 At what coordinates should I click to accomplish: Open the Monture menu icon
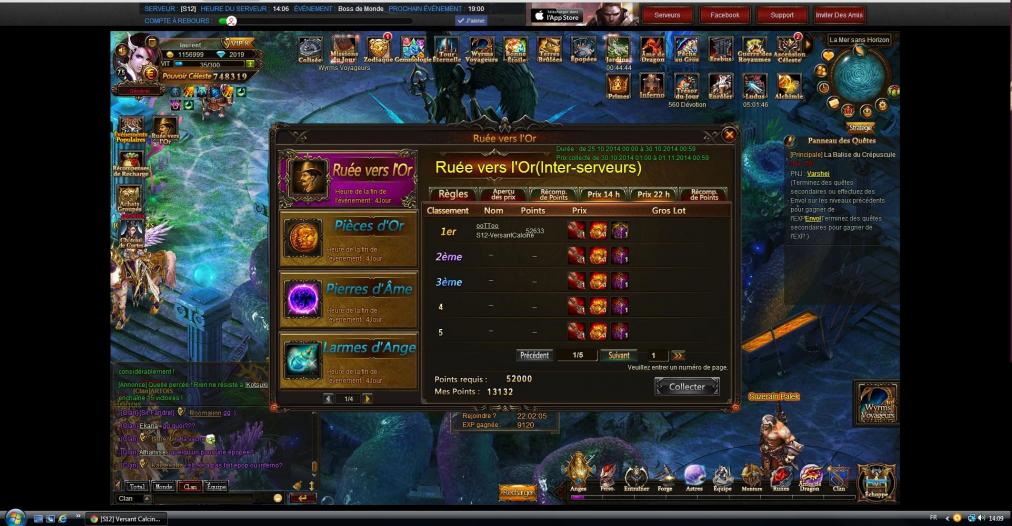tap(751, 476)
